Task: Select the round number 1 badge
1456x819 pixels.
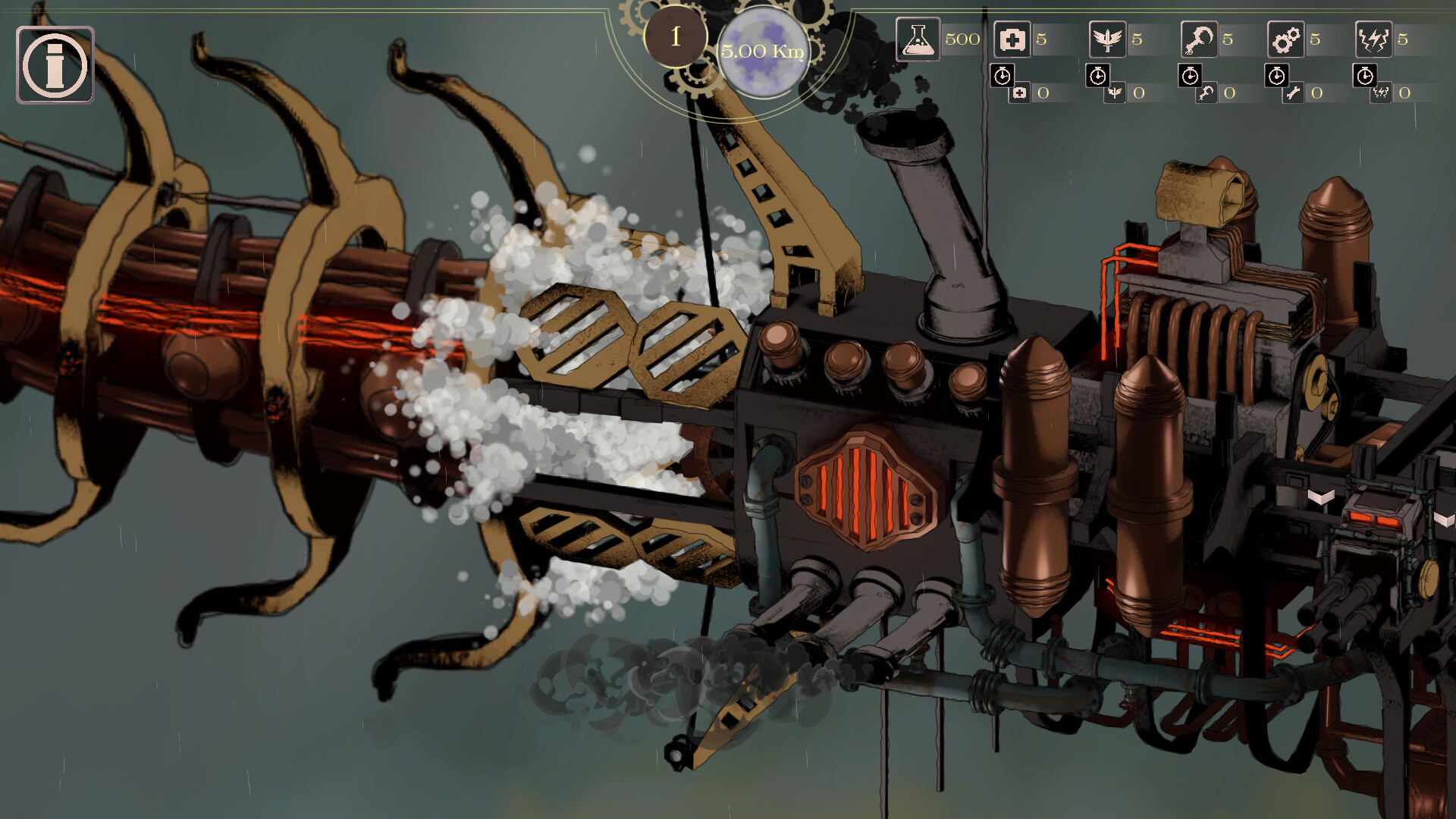Action: [x=675, y=36]
